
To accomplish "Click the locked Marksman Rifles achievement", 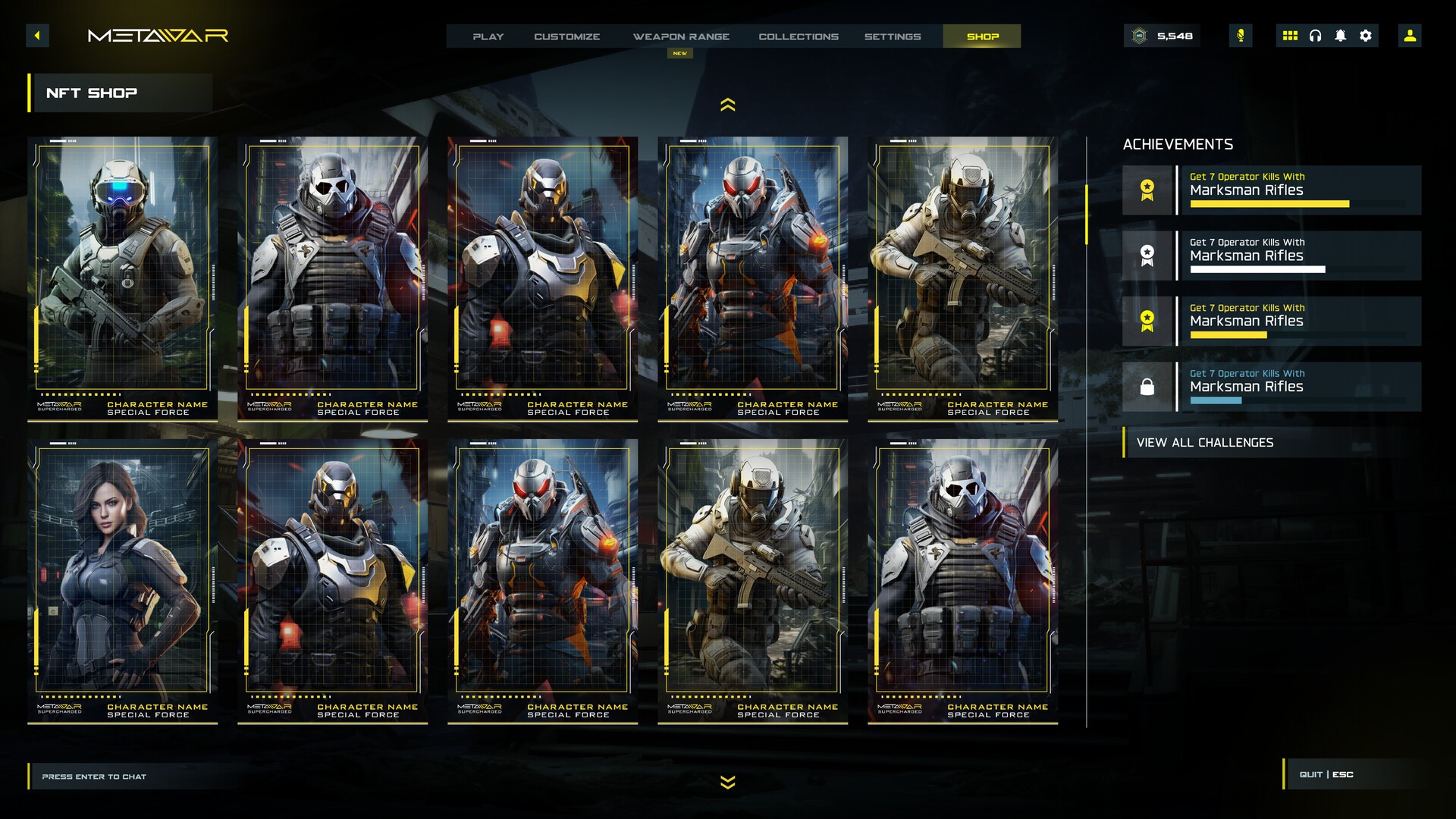I will (x=1272, y=387).
